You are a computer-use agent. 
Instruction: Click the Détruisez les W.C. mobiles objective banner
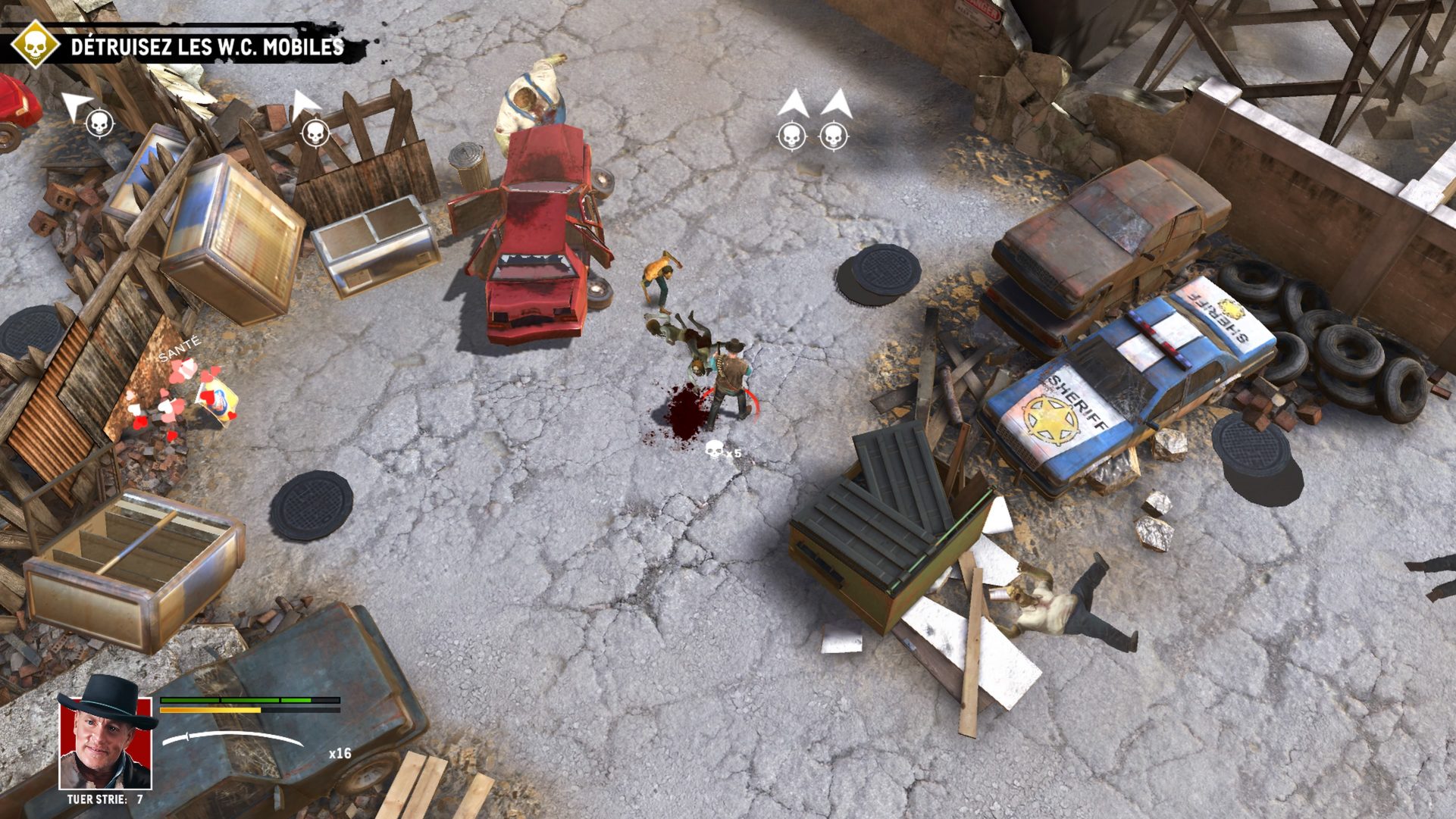(x=207, y=47)
